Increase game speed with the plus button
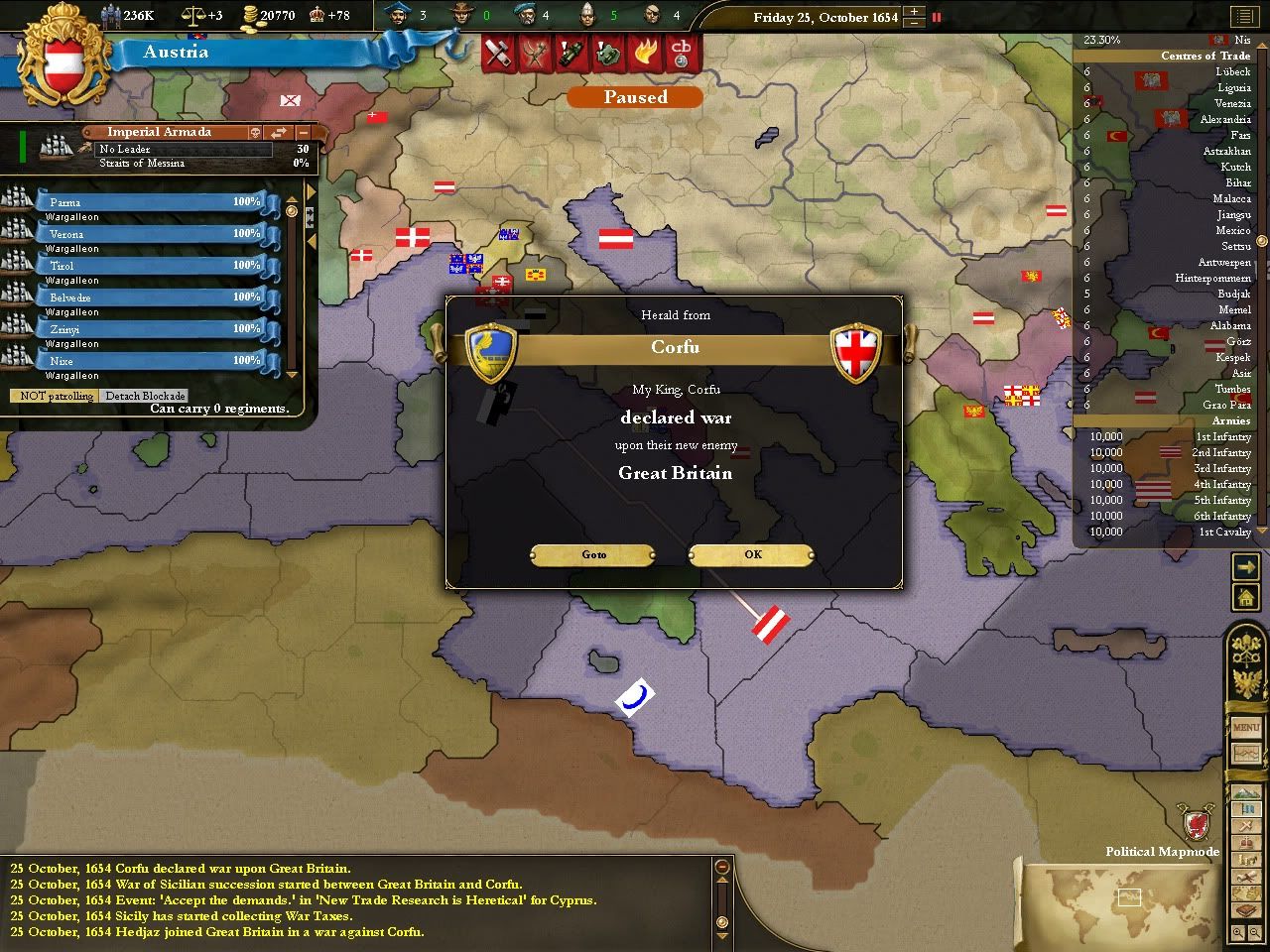 915,11
